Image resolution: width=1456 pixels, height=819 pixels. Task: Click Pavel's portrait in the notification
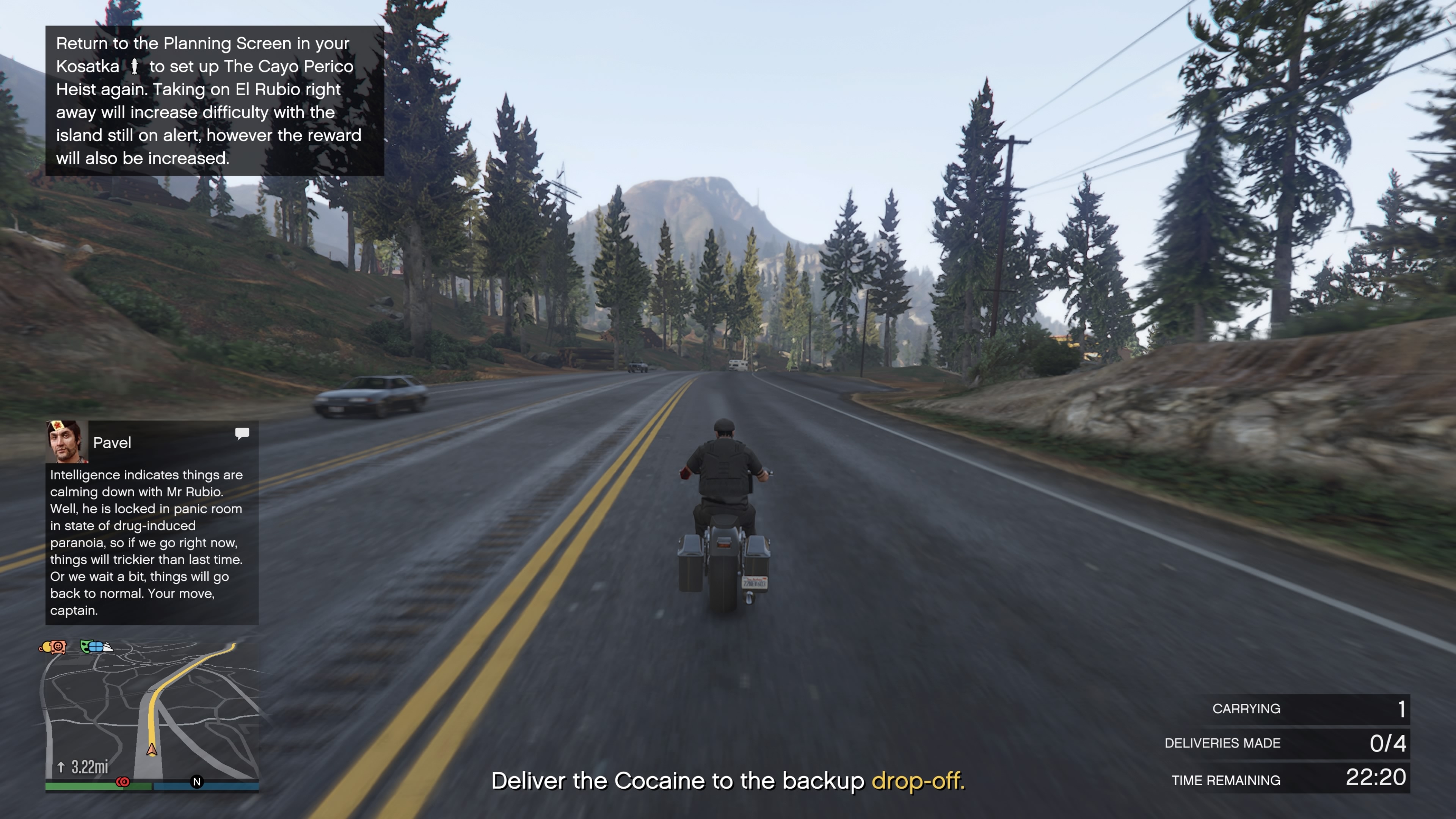66,441
